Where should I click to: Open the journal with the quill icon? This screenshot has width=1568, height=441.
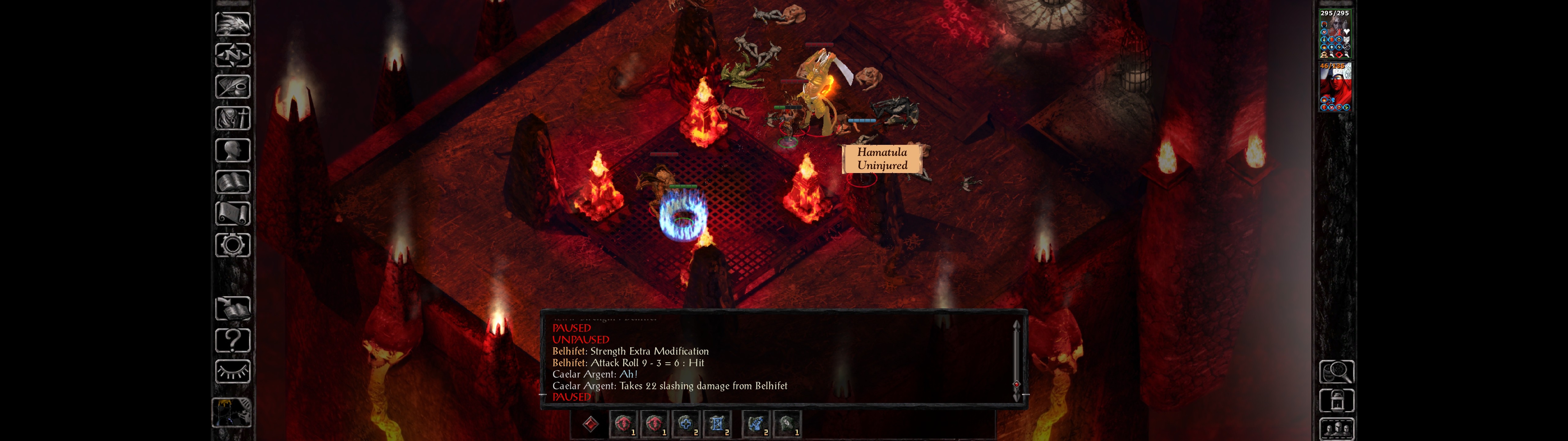(232, 87)
